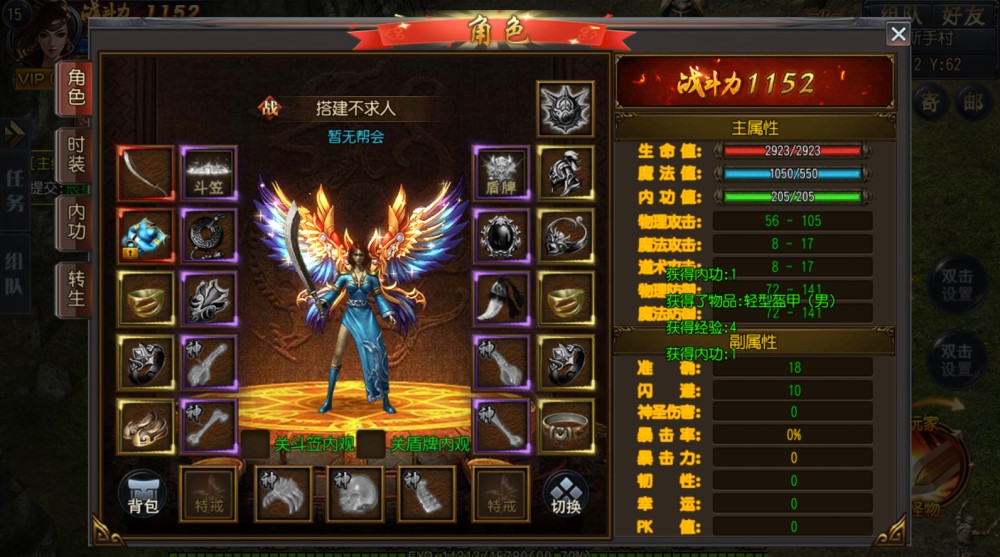Switch to the 时装 tab
Viewport: 1000px width, 557px height.
pyautogui.click(x=76, y=156)
